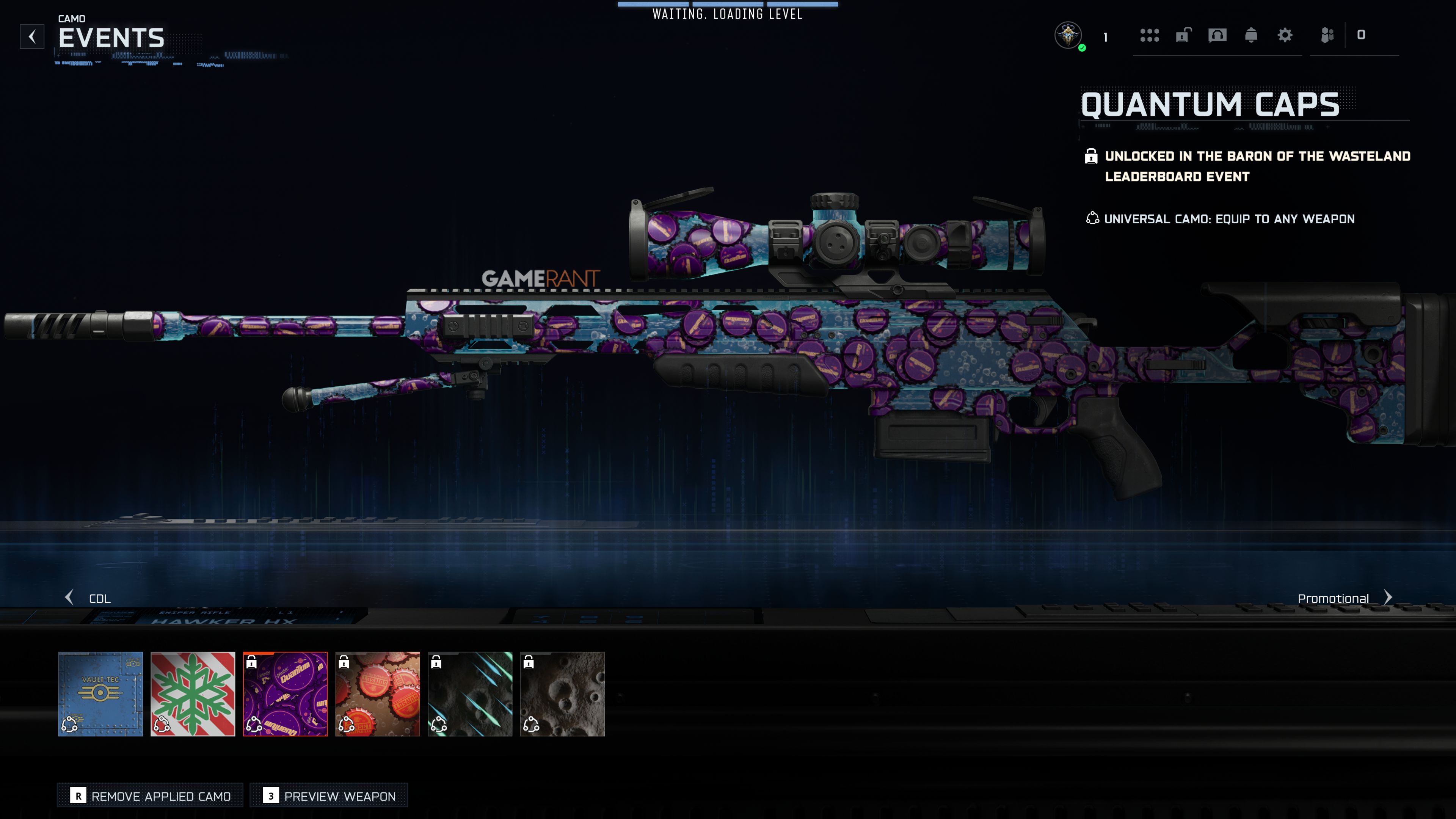Open the social friends icon
1456x819 pixels.
click(1327, 36)
